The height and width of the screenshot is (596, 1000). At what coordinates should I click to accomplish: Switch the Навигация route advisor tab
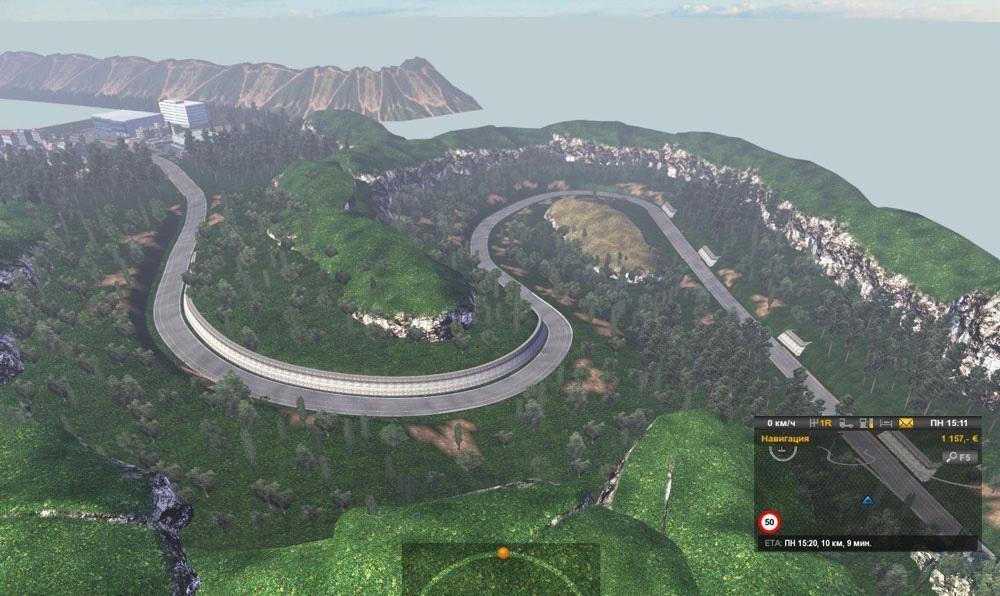click(785, 439)
